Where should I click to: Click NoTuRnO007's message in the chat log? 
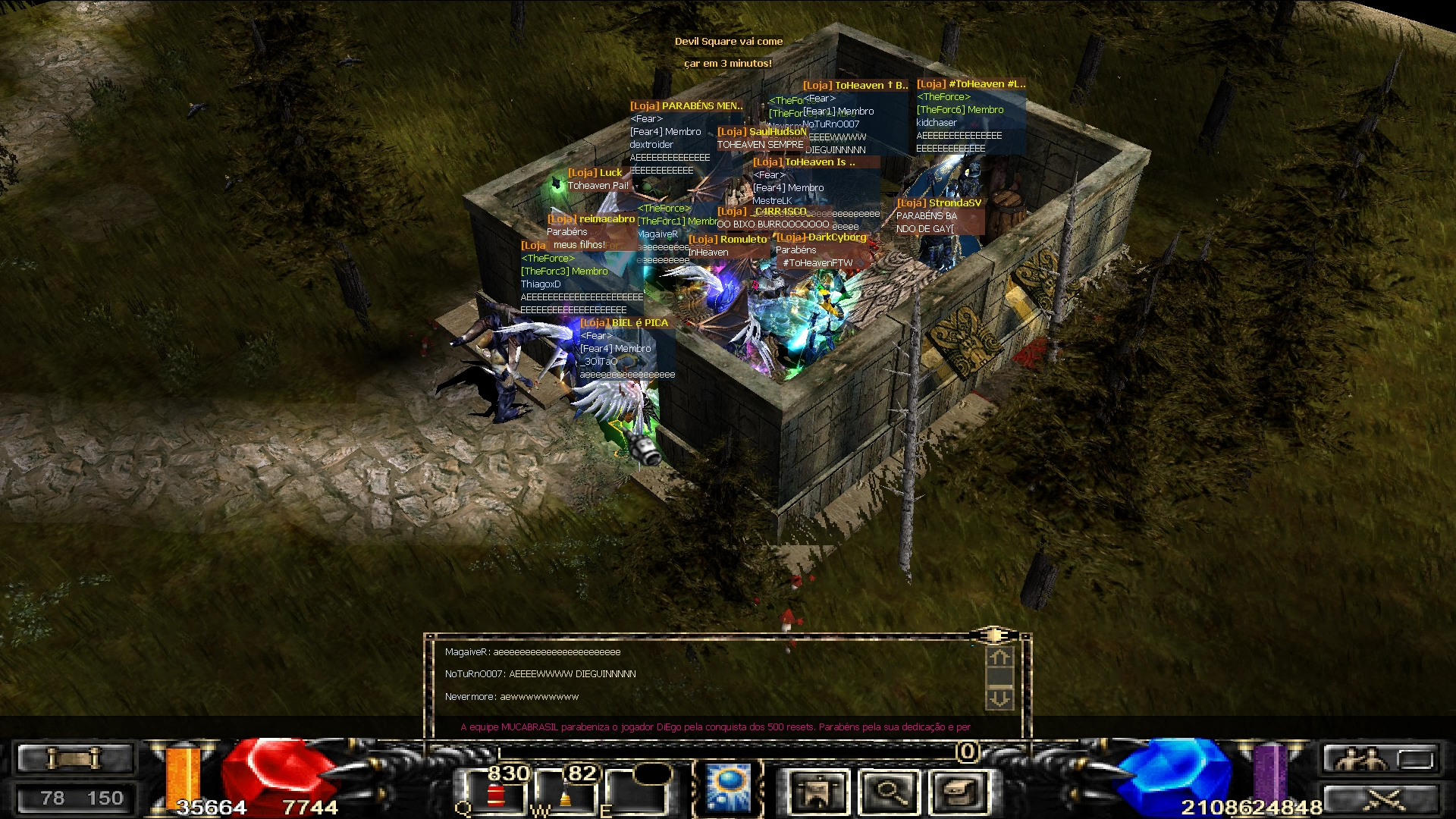coord(540,674)
